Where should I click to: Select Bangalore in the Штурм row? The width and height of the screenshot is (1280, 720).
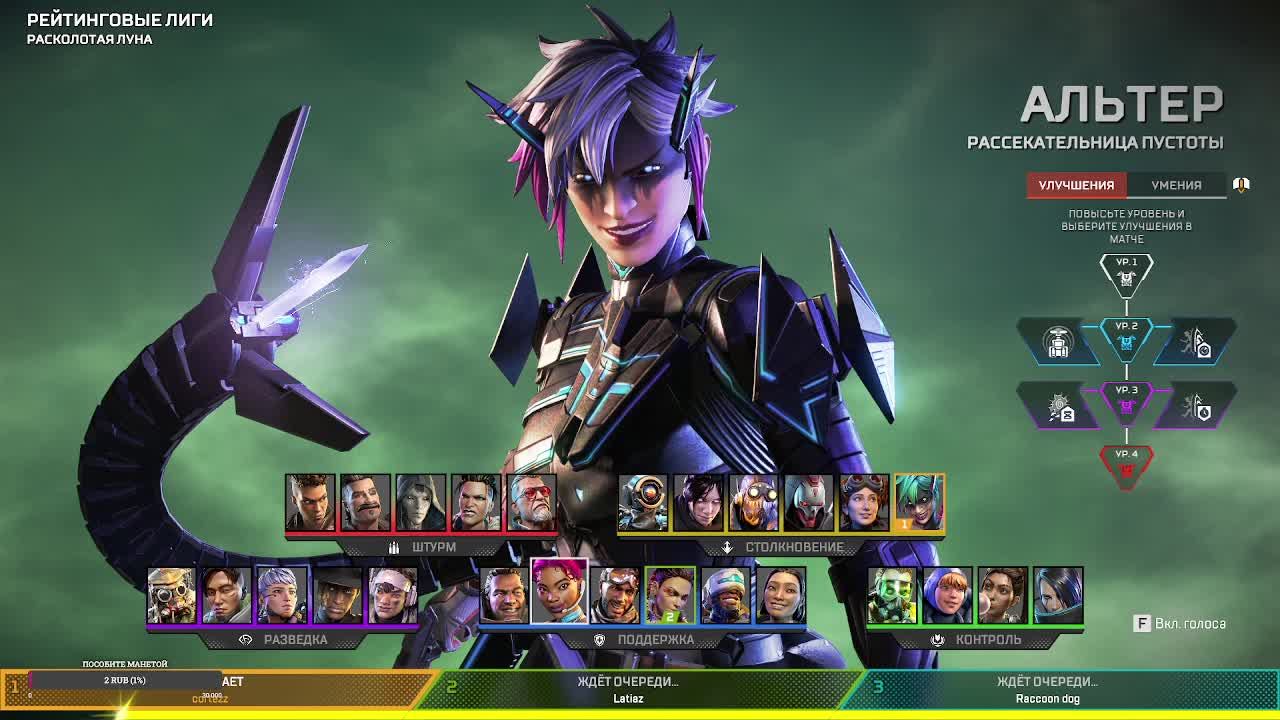coord(310,503)
